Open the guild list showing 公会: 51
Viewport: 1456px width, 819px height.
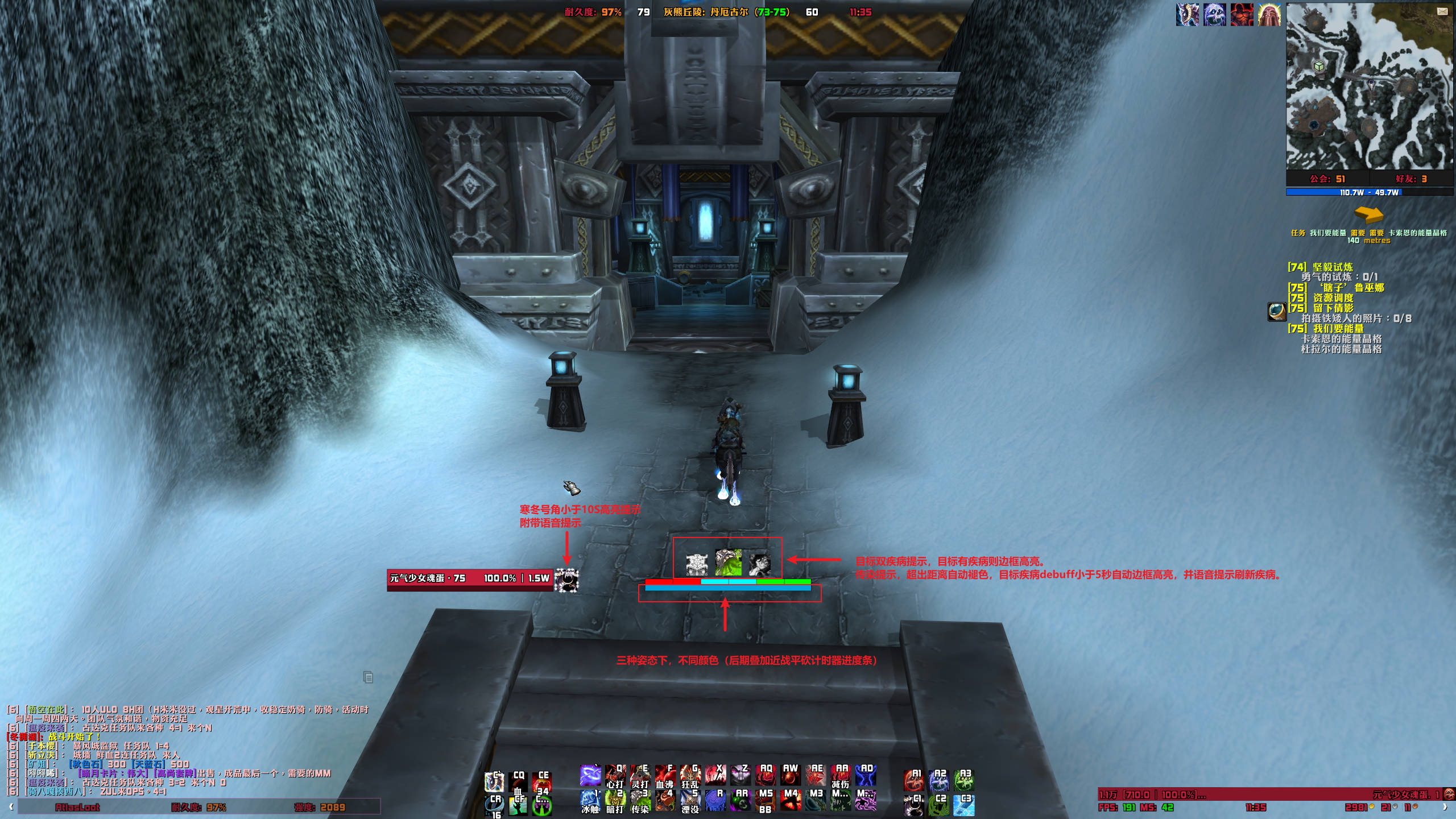pos(1327,179)
